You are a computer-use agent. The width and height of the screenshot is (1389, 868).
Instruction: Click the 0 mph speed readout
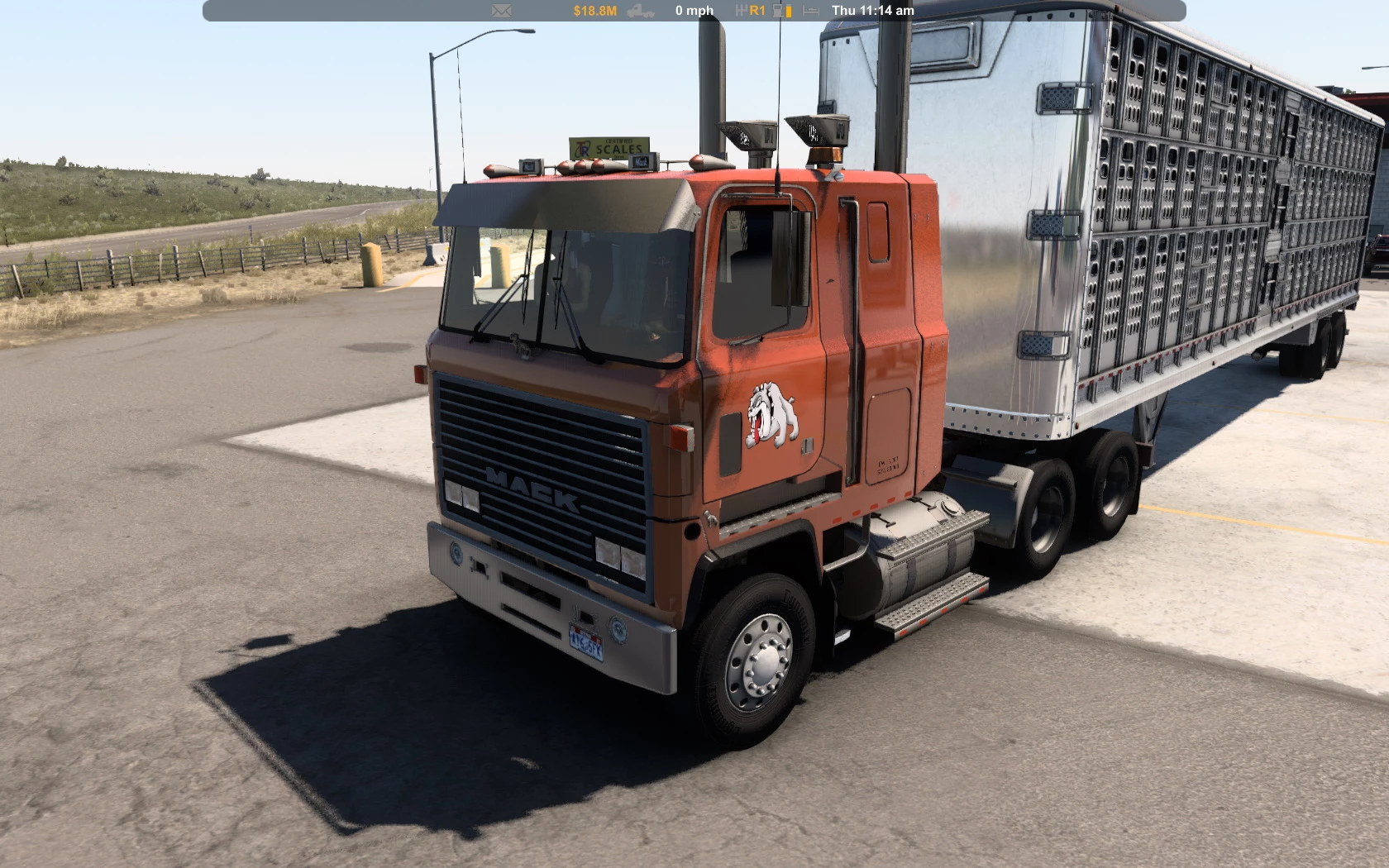coord(693,10)
